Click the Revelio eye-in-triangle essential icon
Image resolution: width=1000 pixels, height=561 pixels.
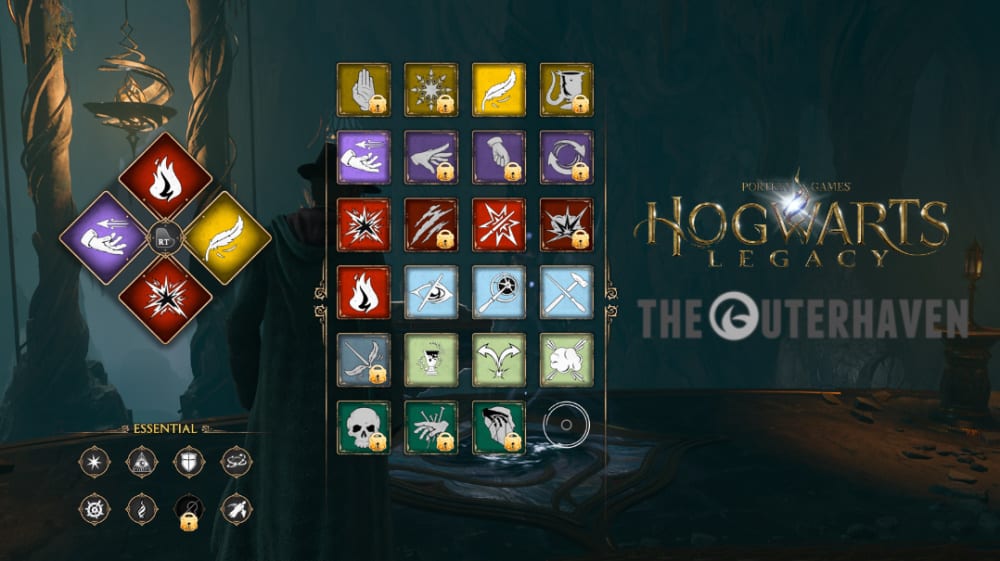142,461
